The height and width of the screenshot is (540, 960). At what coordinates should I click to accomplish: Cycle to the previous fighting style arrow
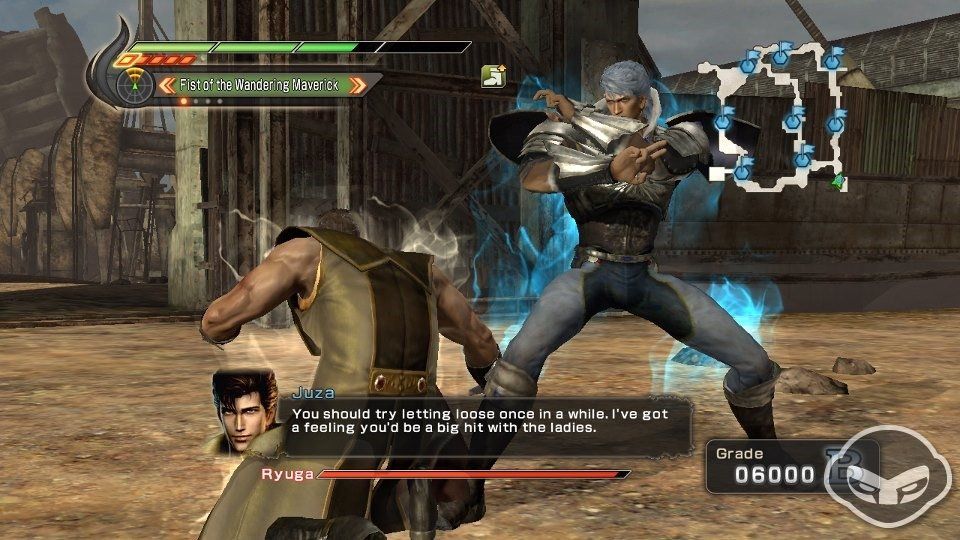[x=166, y=85]
